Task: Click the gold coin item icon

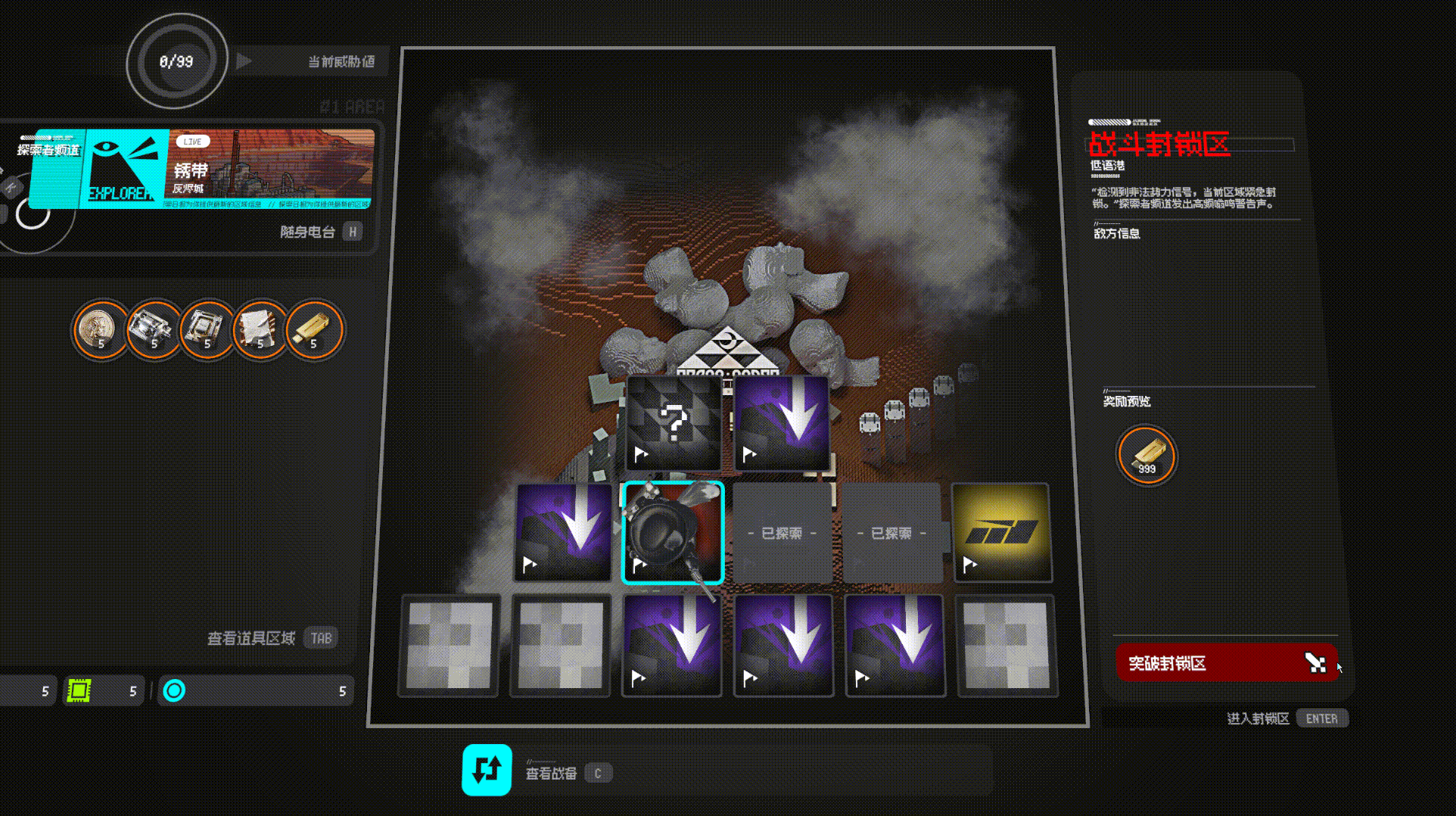Action: click(100, 329)
